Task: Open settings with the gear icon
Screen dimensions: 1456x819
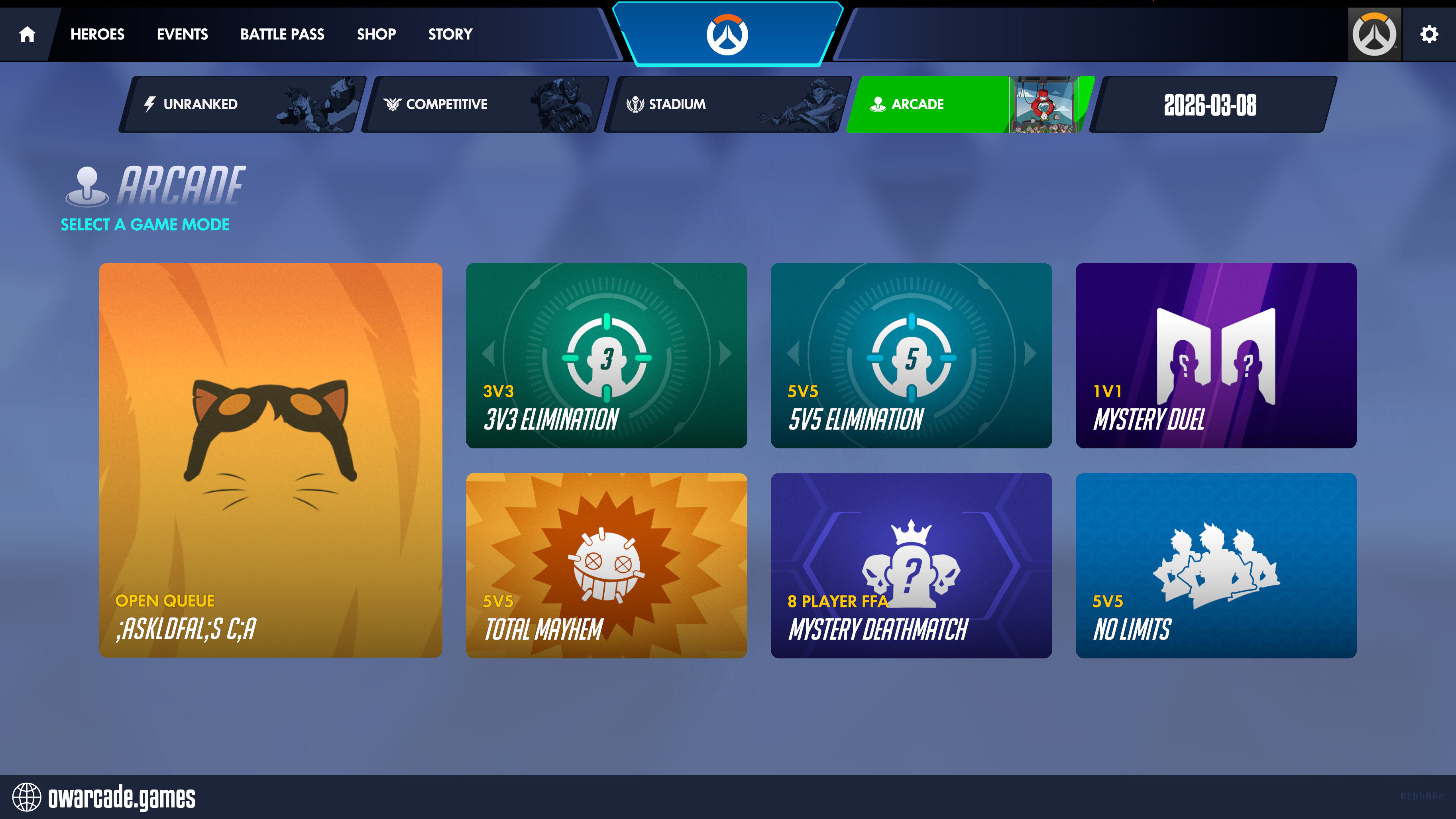Action: pos(1429,35)
